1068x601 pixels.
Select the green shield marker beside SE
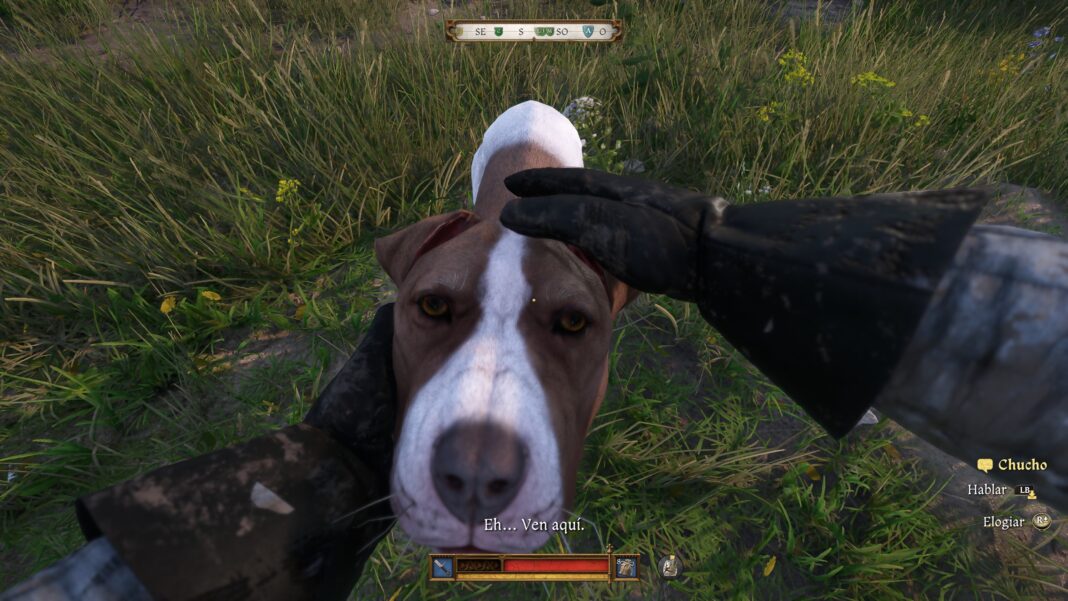pyautogui.click(x=498, y=32)
